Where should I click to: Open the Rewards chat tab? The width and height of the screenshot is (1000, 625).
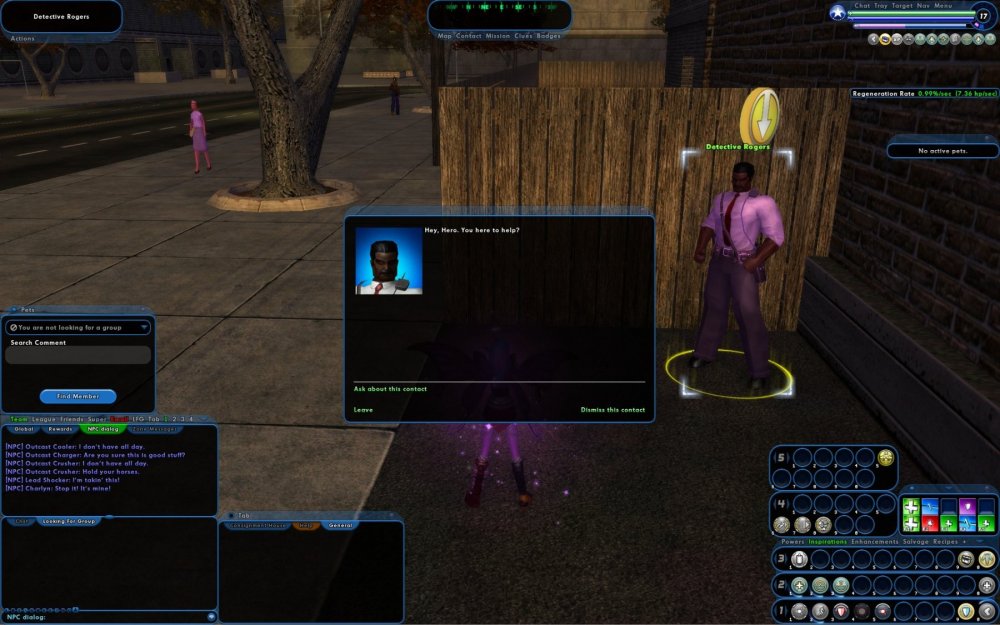coord(61,429)
